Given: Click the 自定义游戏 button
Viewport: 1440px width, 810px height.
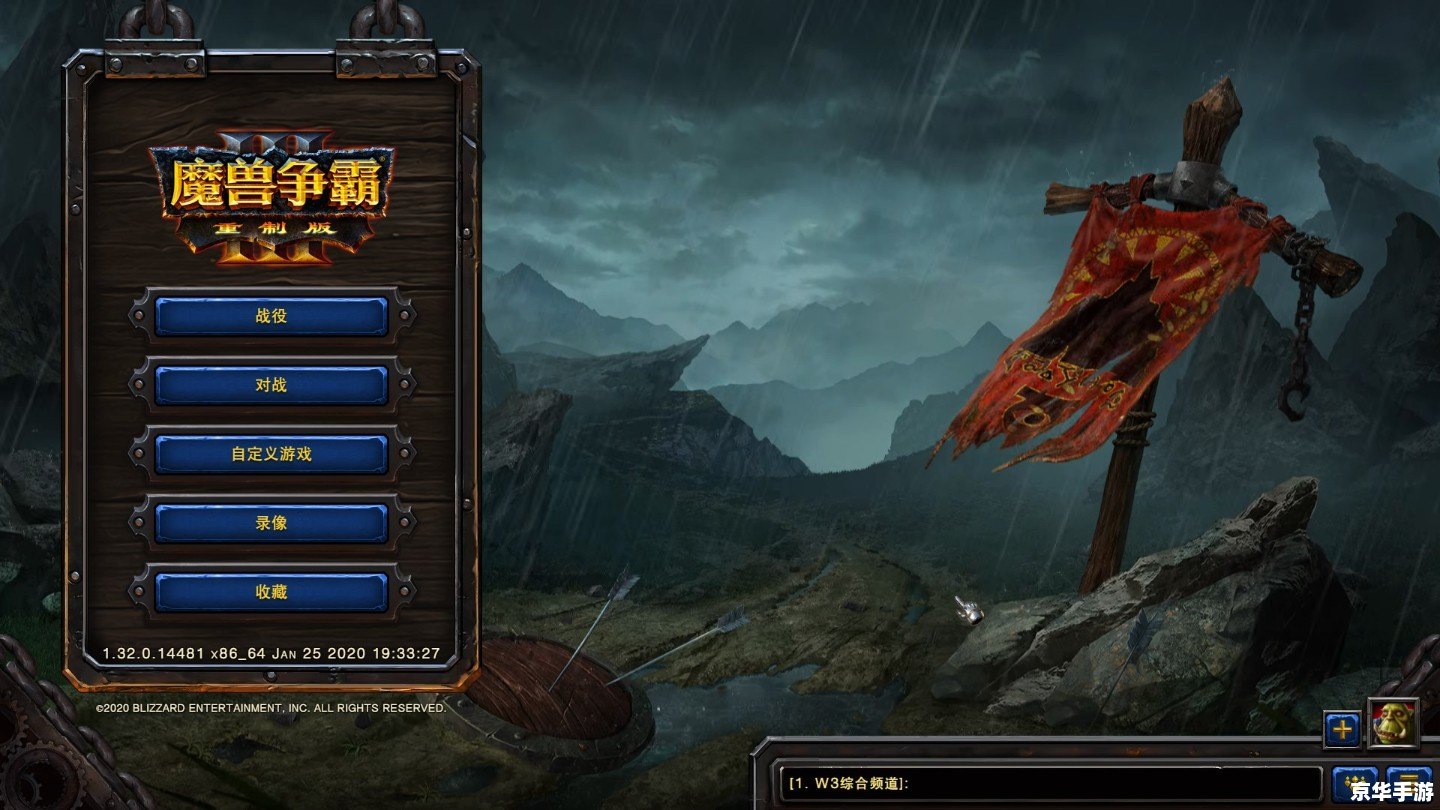Looking at the screenshot, I should [x=270, y=453].
